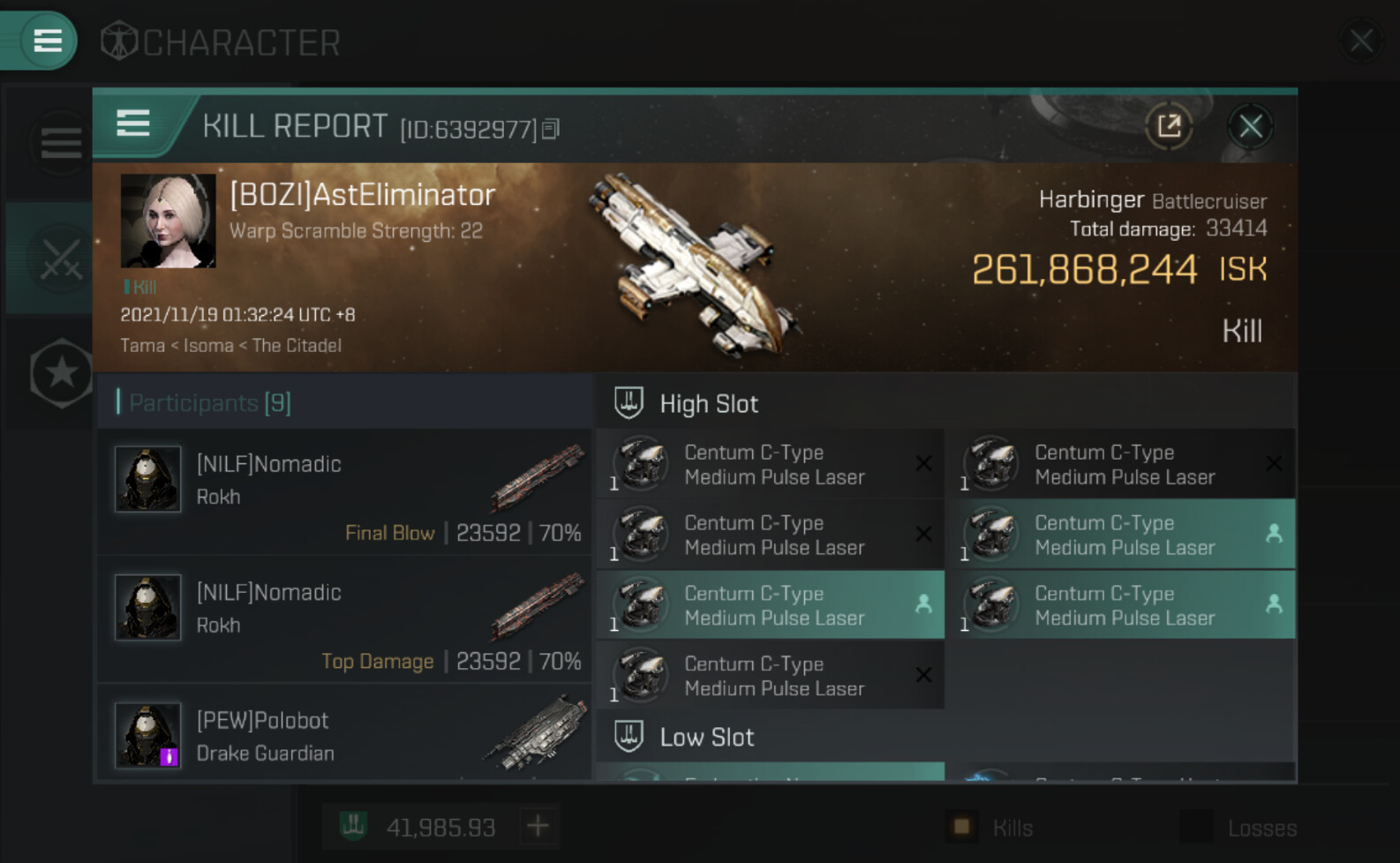
Task: Select the Participants list header
Action: 210,403
